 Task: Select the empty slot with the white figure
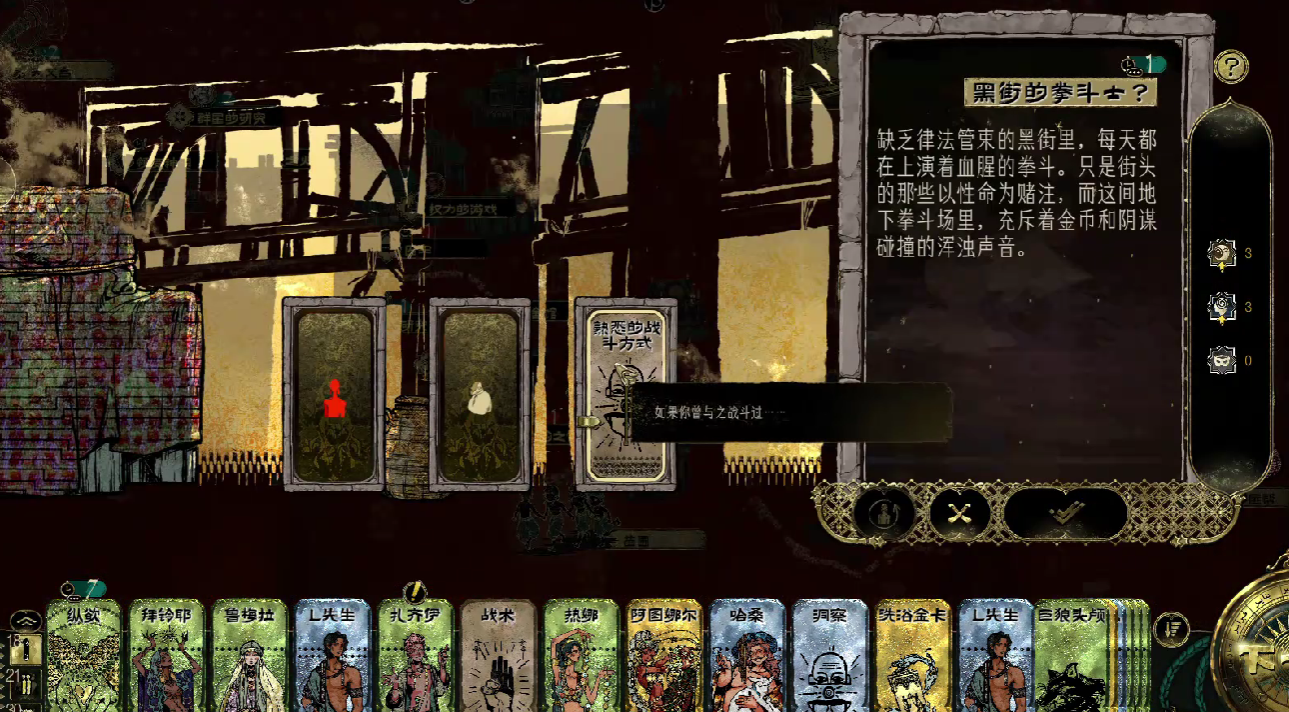click(x=479, y=393)
